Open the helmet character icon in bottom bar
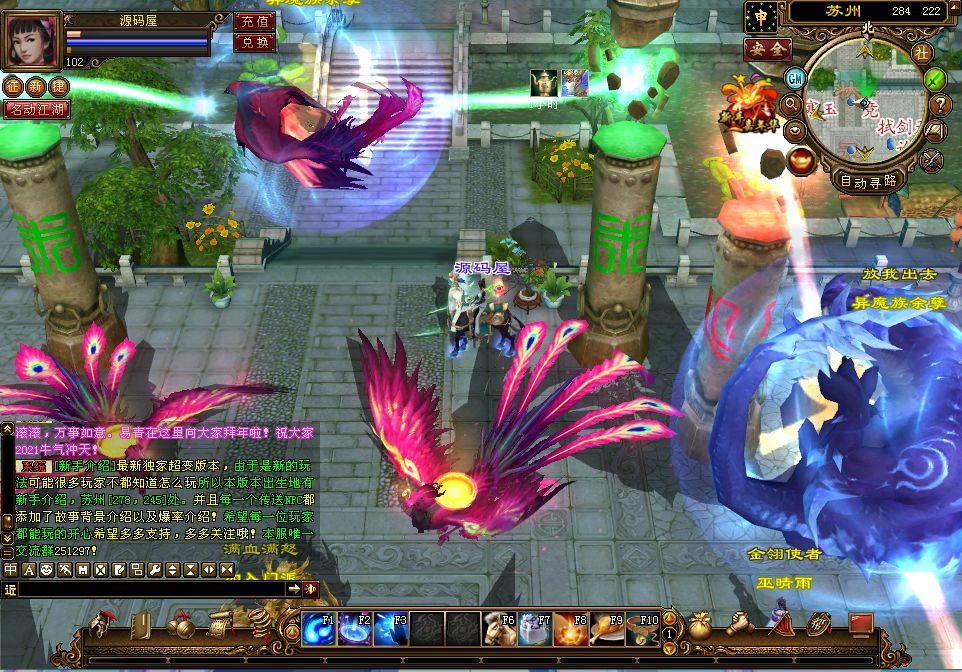The height and width of the screenshot is (672, 962). [101, 627]
